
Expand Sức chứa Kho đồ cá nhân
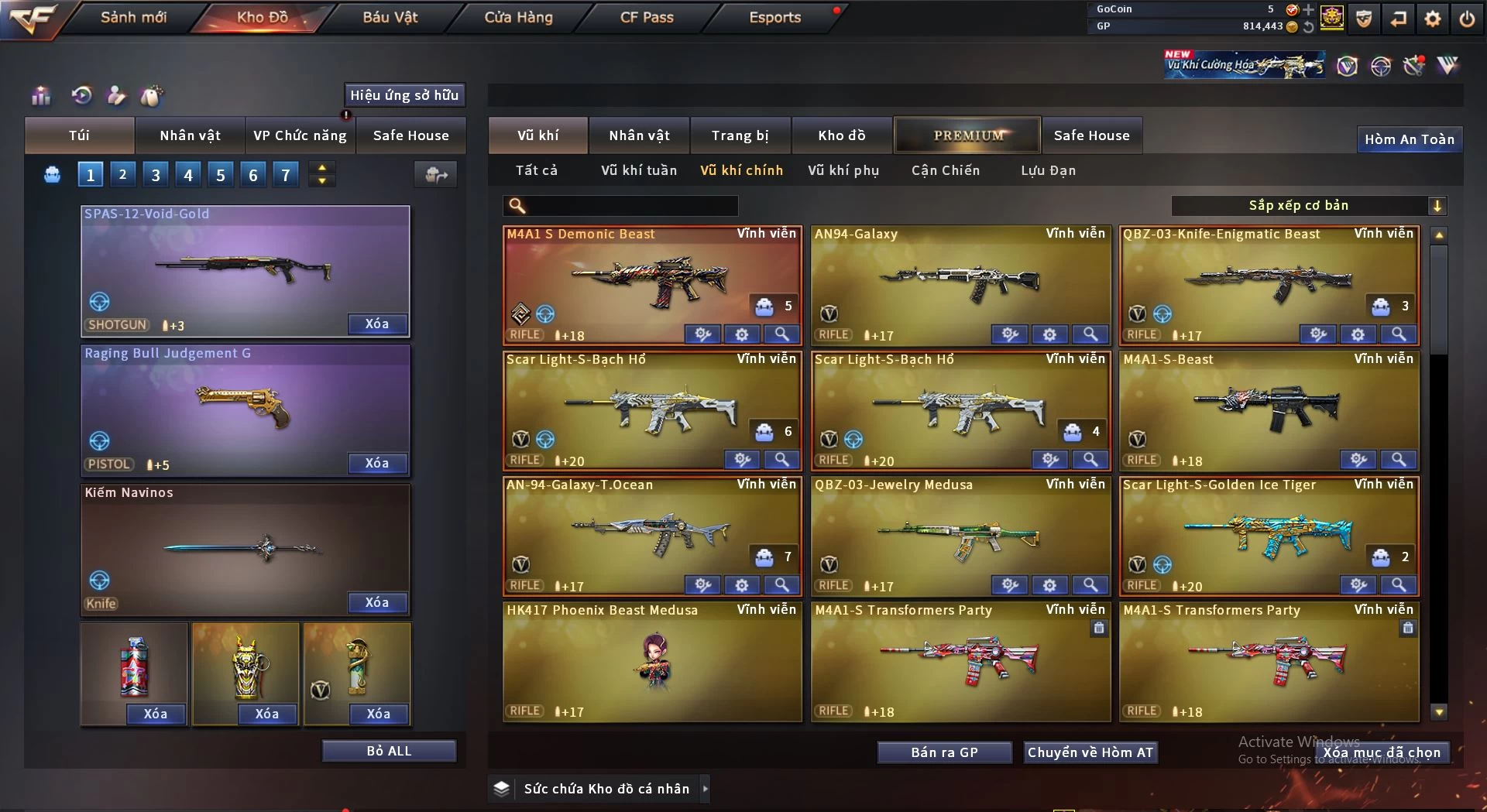tap(705, 789)
